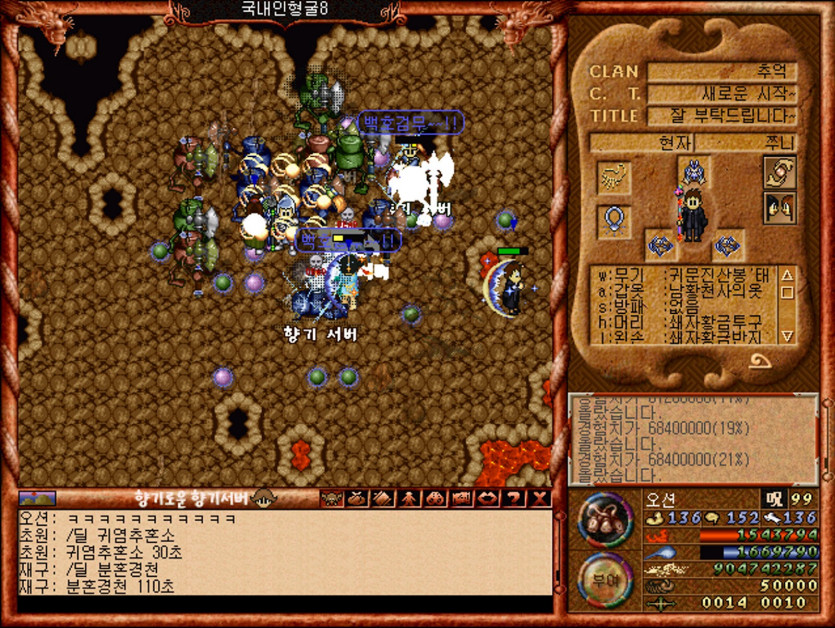This screenshot has width=835, height=628.
Task: Open the monster face toolbar icon
Action: [x=331, y=498]
